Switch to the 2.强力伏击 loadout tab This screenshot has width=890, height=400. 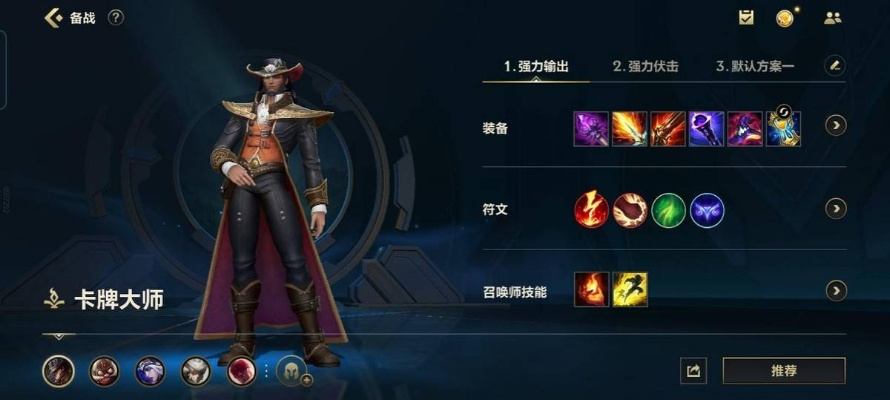pos(645,66)
